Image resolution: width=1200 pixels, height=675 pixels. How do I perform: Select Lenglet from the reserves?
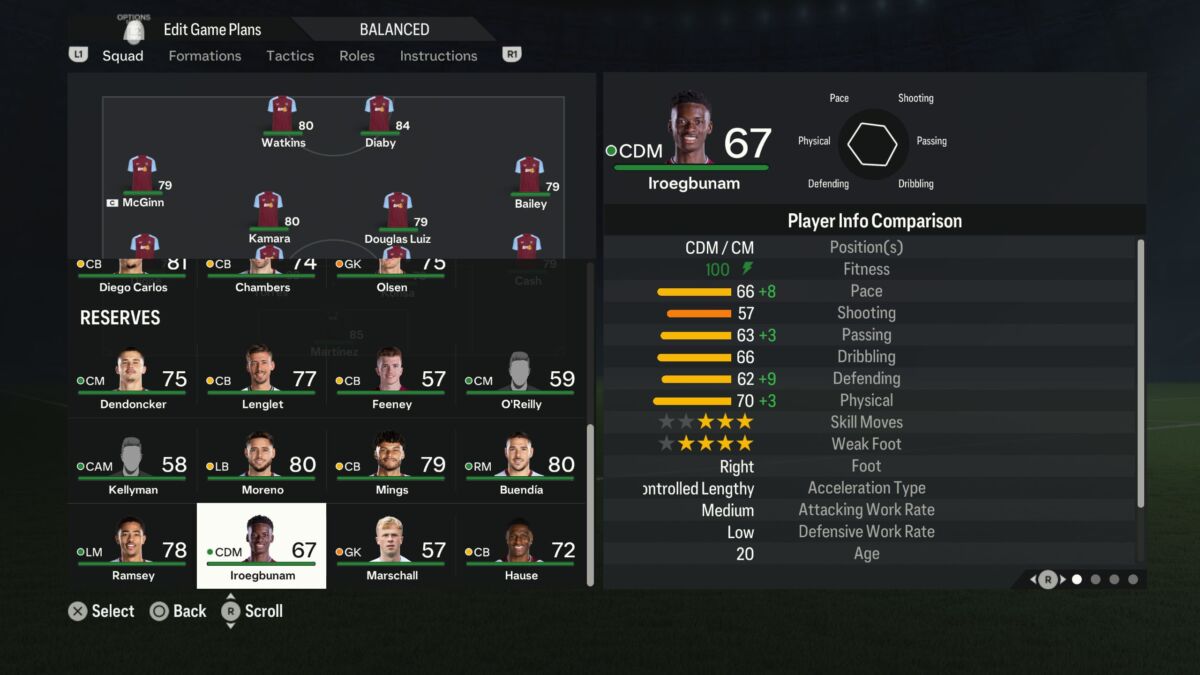(261, 380)
